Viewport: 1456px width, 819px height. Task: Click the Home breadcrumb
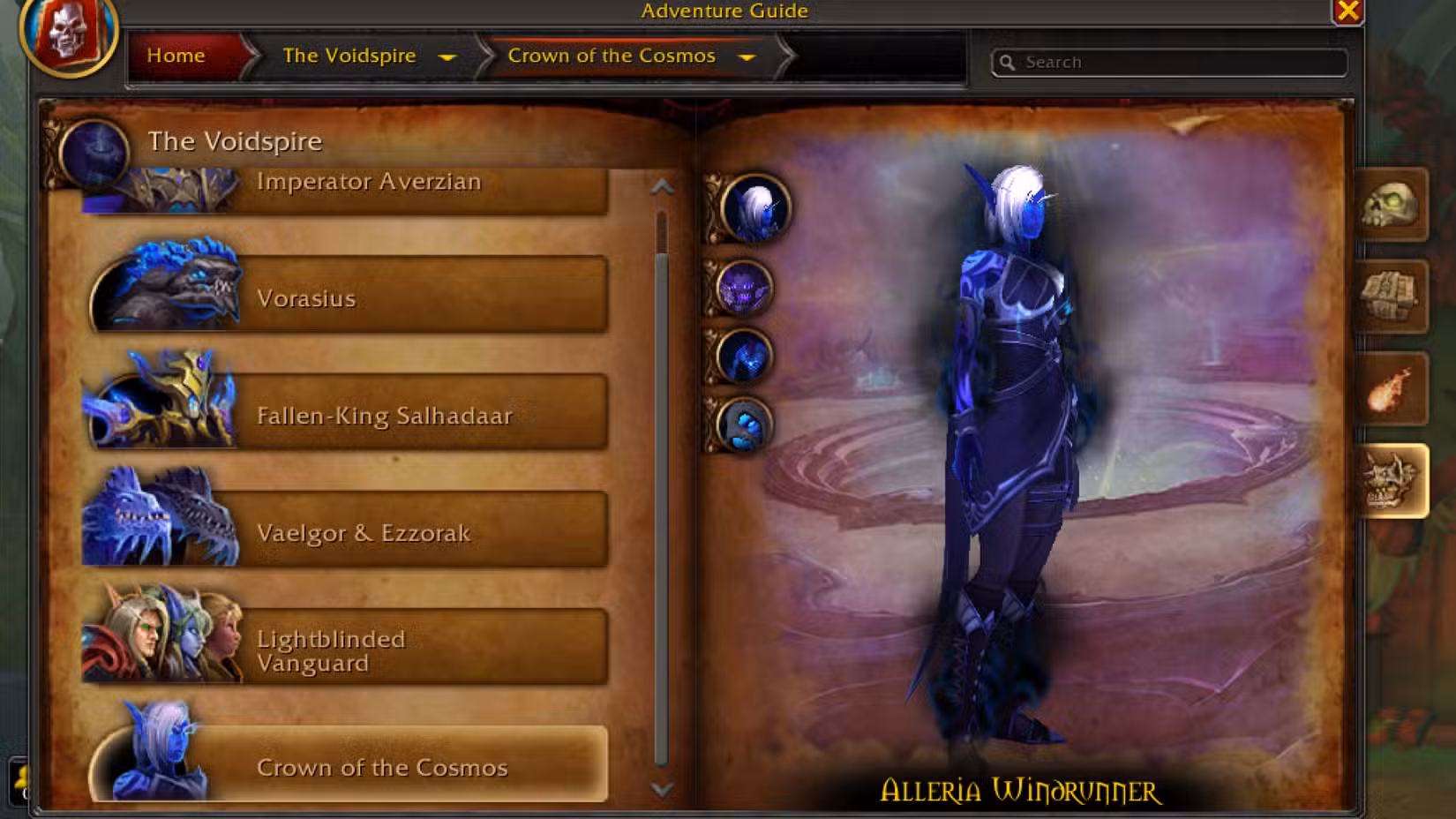[176, 56]
